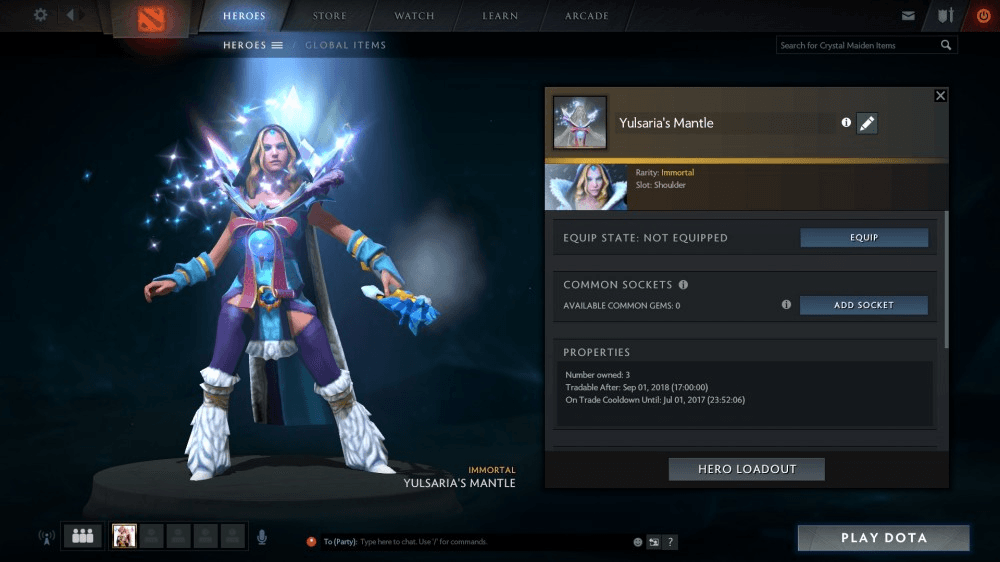The image size is (1000, 562).
Task: Start matchmaking with Play Dota
Action: click(883, 538)
